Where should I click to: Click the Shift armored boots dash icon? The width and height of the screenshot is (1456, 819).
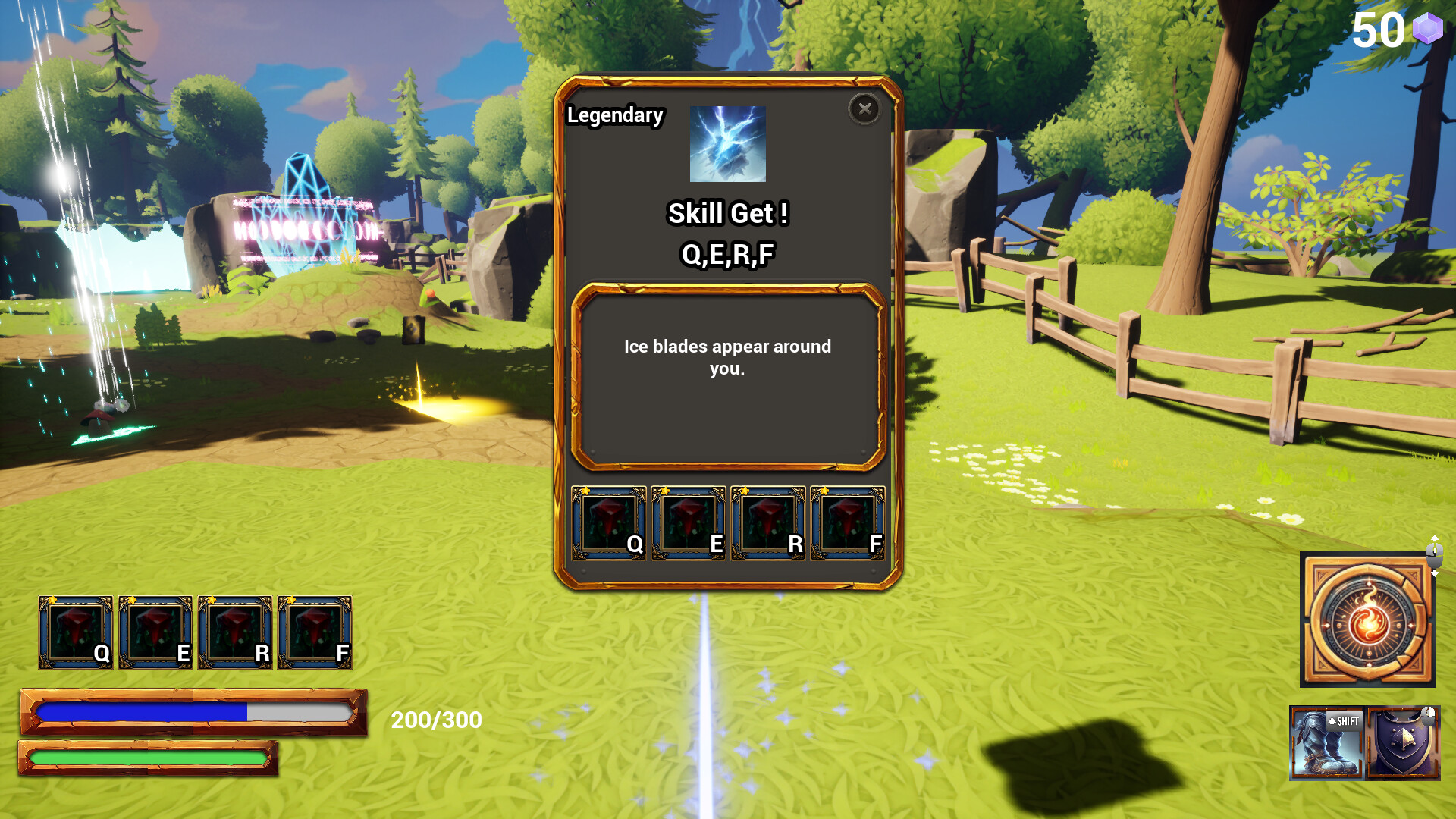(1327, 743)
